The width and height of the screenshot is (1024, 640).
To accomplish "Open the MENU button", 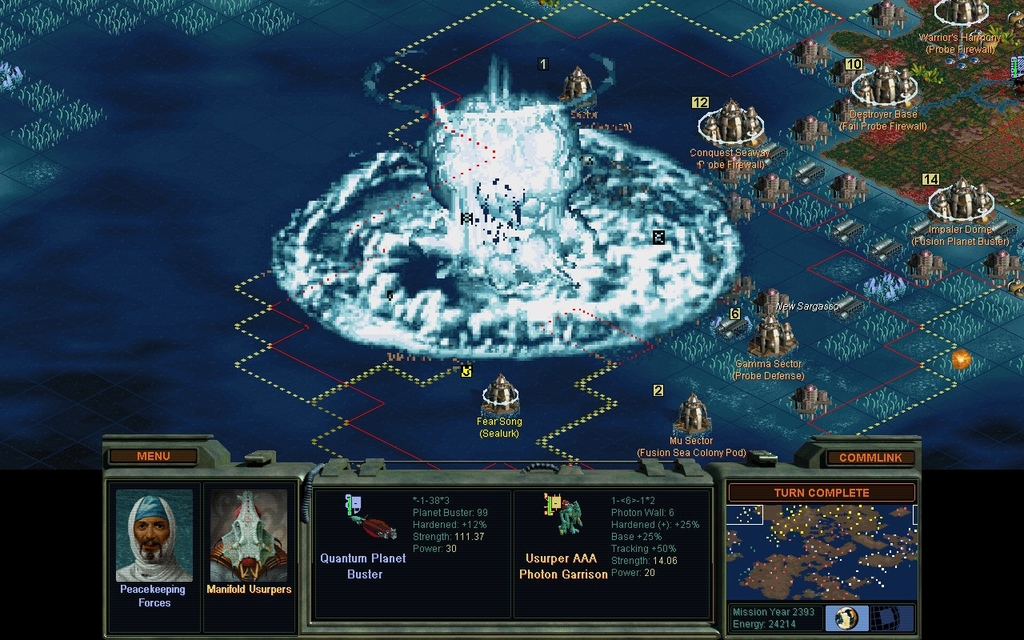I will click(153, 456).
